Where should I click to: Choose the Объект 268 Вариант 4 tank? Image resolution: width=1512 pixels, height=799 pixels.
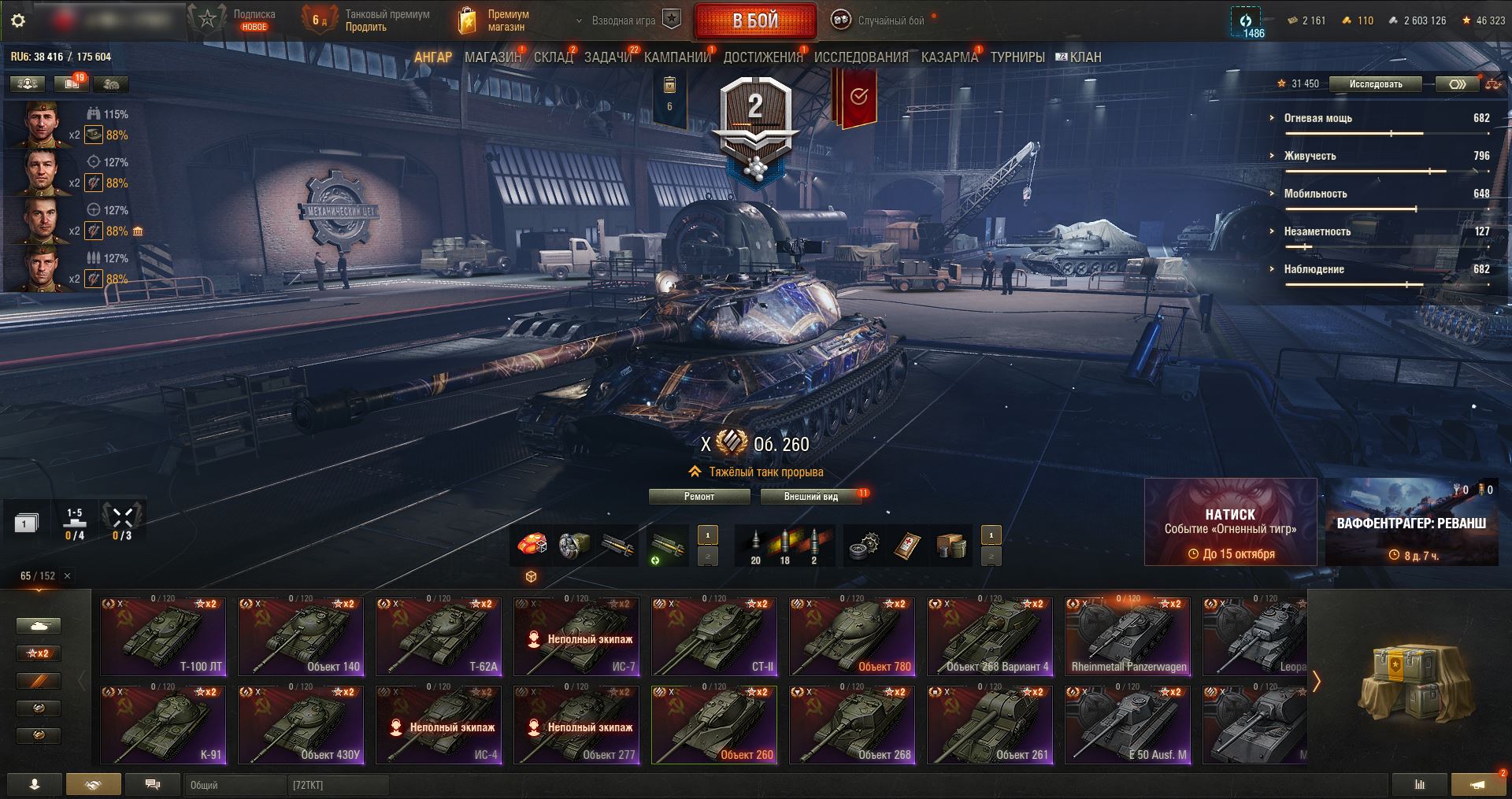(990, 636)
